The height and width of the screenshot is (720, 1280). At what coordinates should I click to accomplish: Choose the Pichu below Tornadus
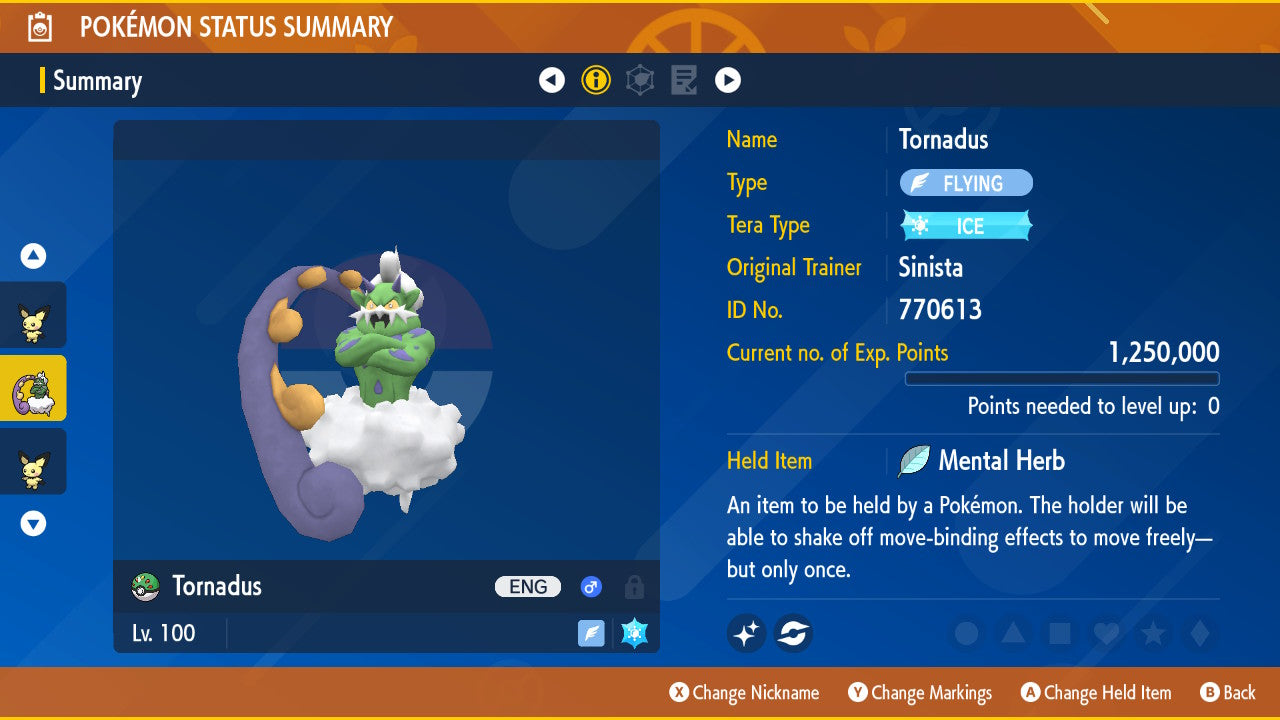pos(33,461)
